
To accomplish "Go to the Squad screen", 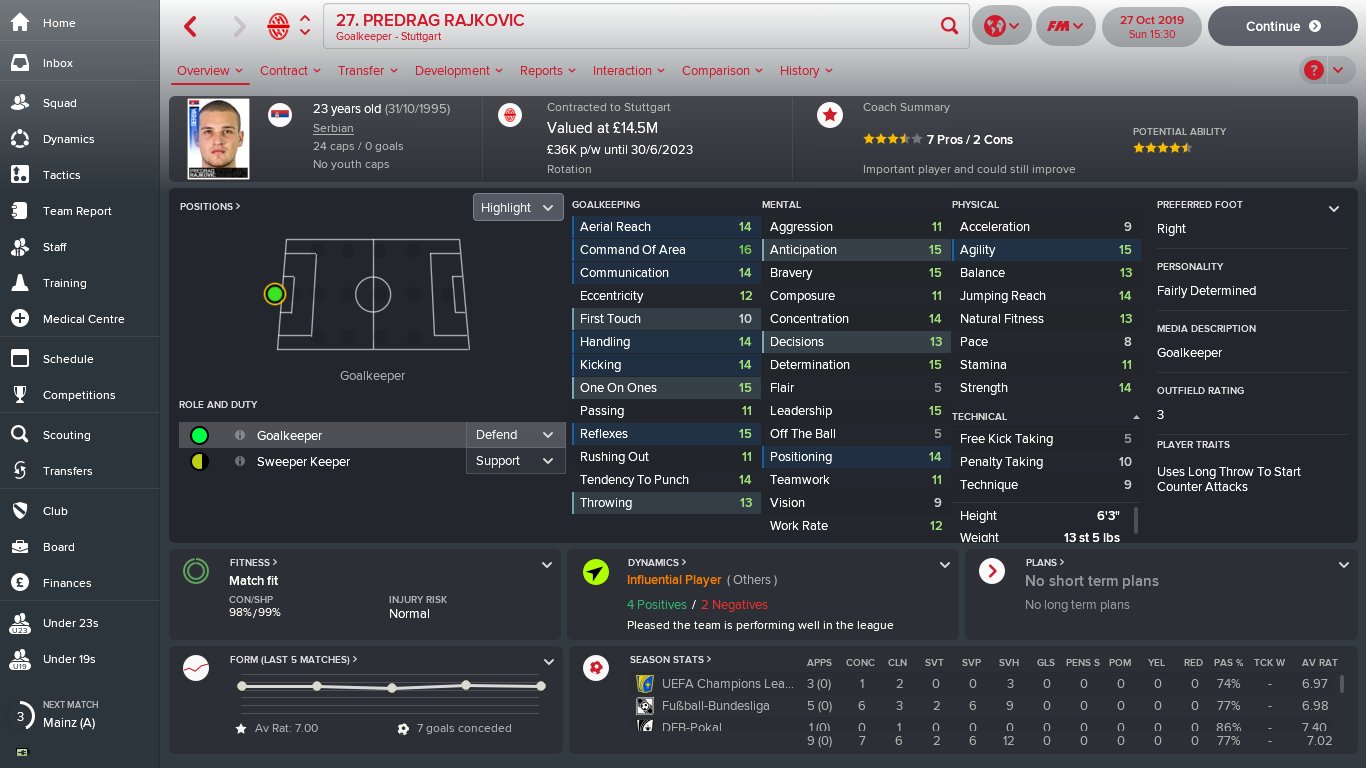I will 59,103.
